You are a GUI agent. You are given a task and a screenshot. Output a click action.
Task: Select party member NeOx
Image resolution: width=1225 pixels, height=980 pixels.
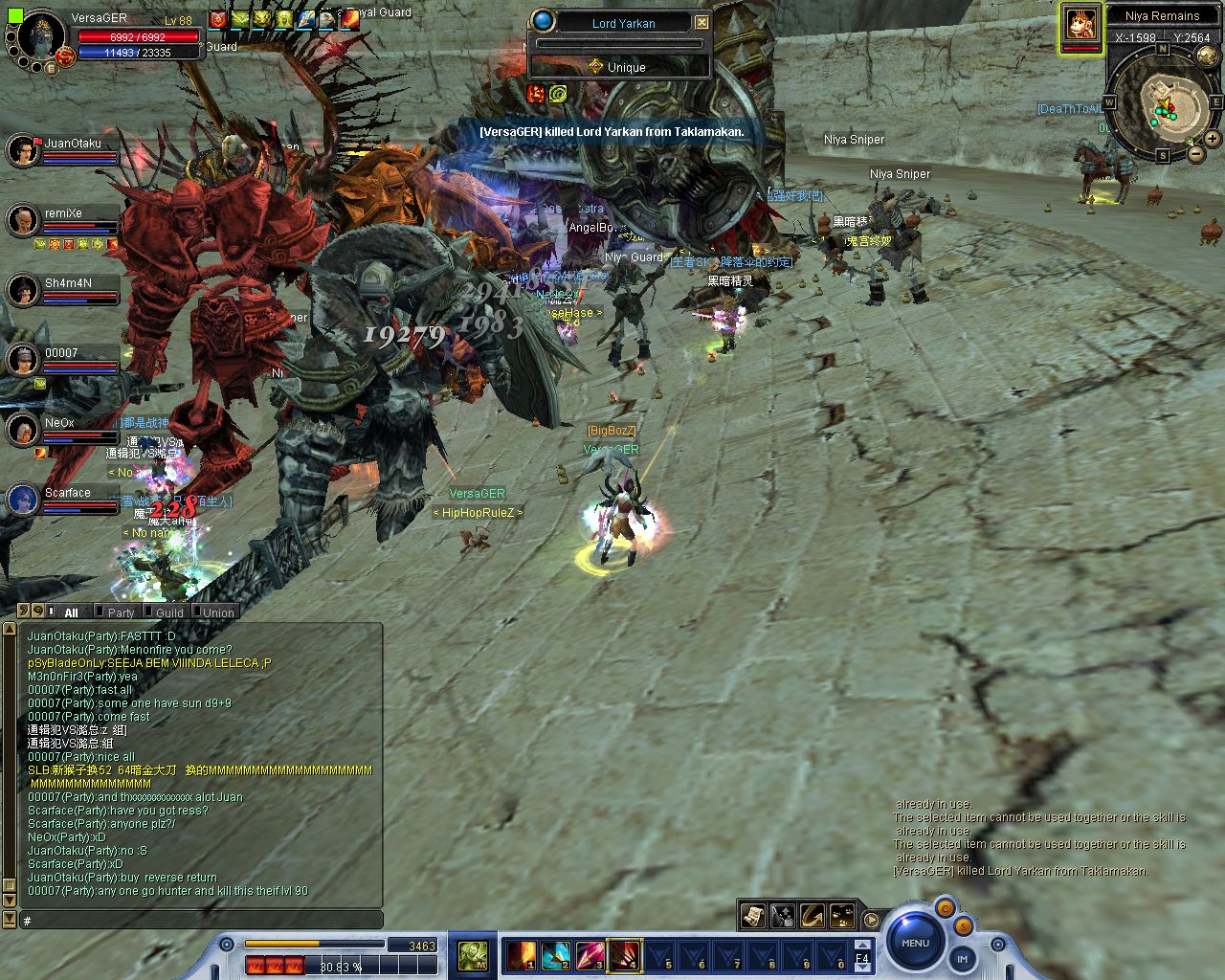click(x=23, y=430)
